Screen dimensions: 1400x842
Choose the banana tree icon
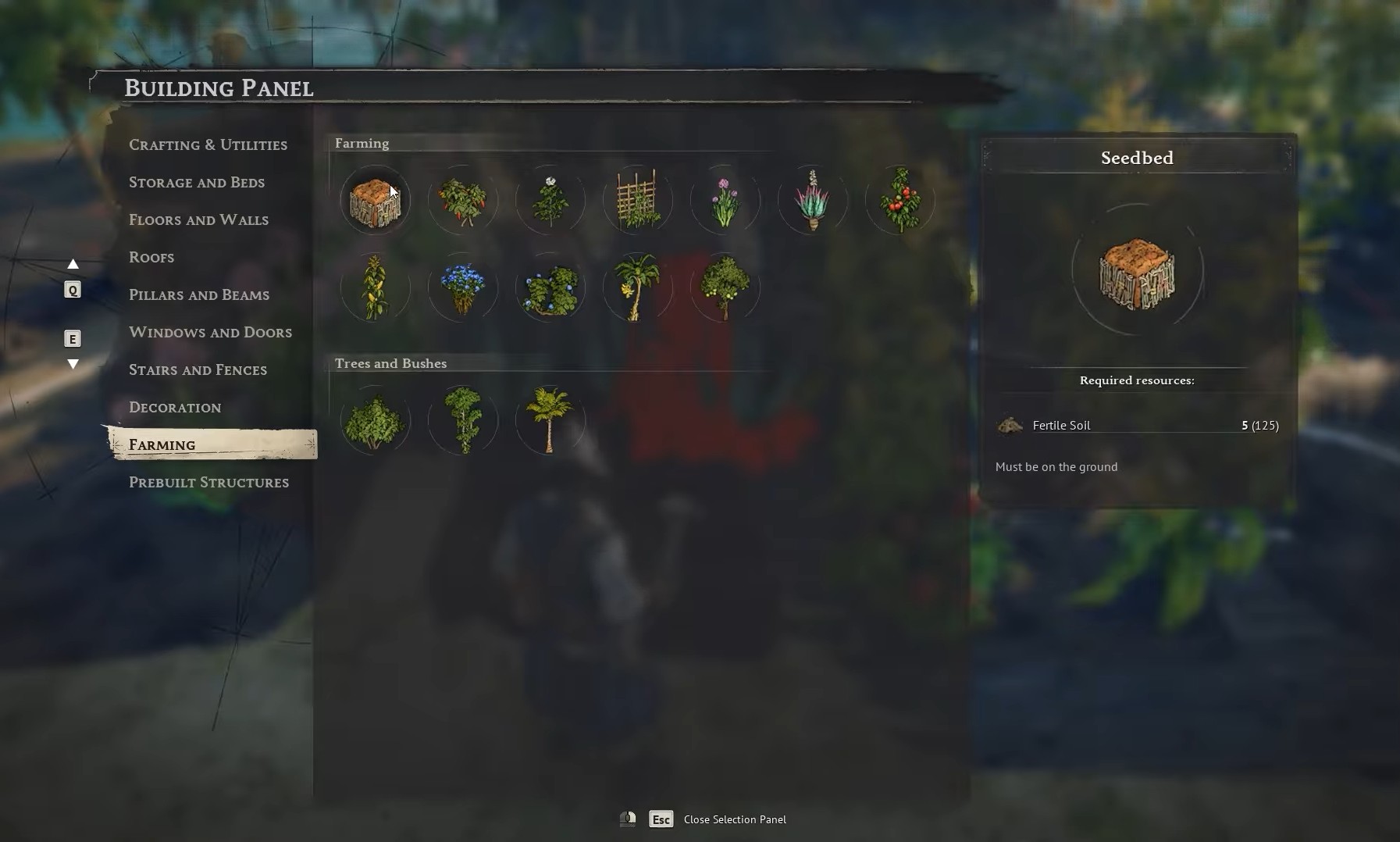pos(637,287)
